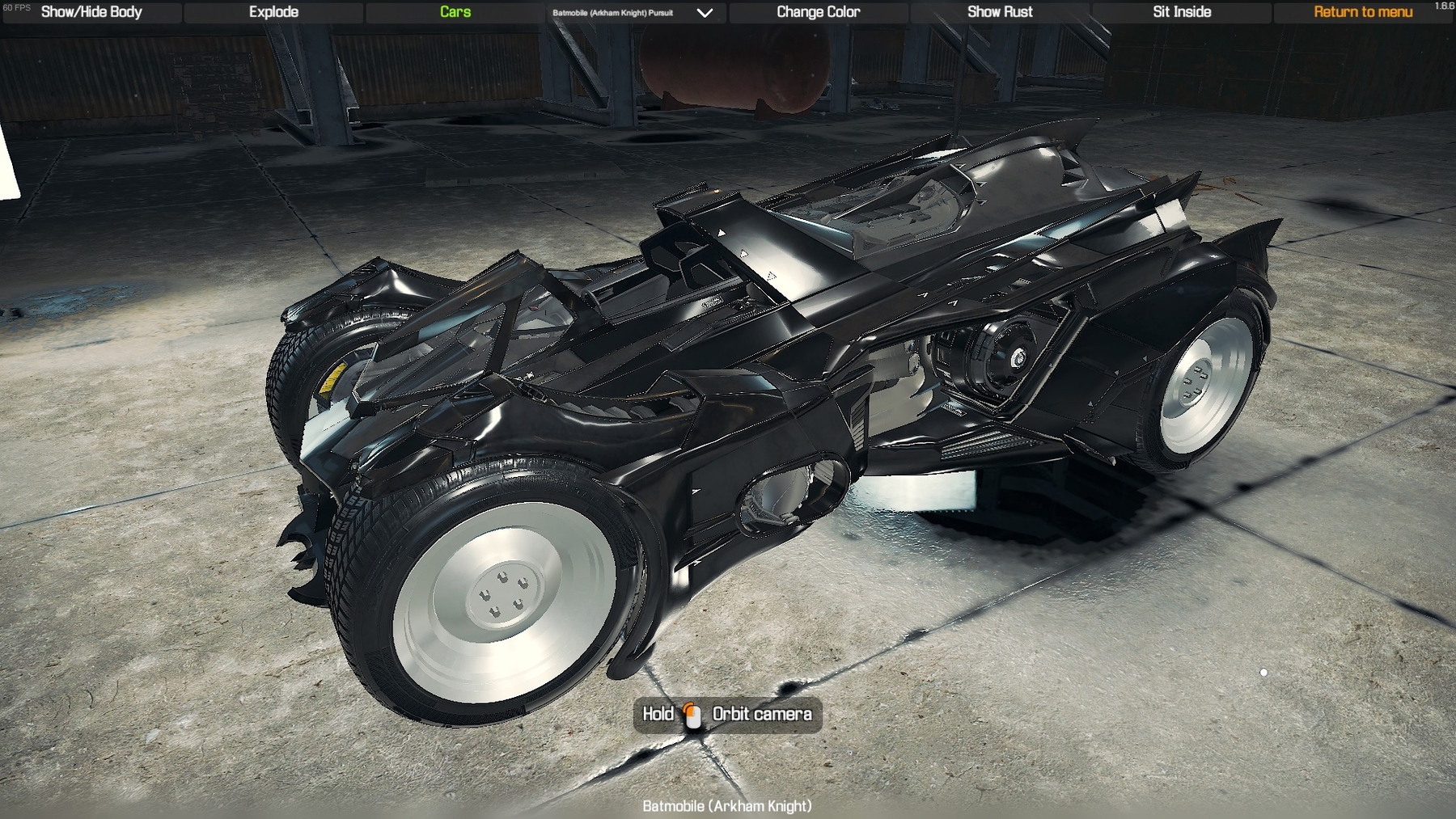Switch to the Cars tab
1456x819 pixels.
pyautogui.click(x=455, y=12)
